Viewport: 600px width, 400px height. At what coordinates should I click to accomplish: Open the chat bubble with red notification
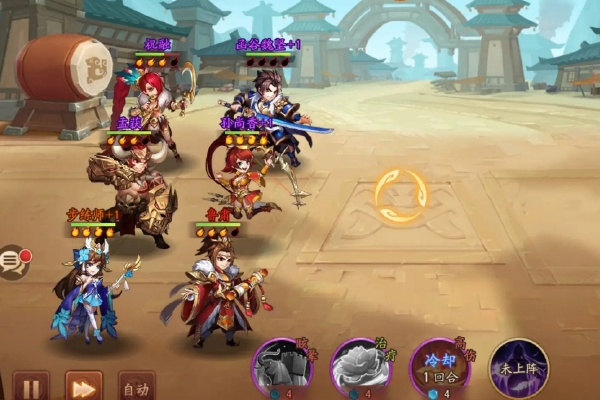[12, 262]
